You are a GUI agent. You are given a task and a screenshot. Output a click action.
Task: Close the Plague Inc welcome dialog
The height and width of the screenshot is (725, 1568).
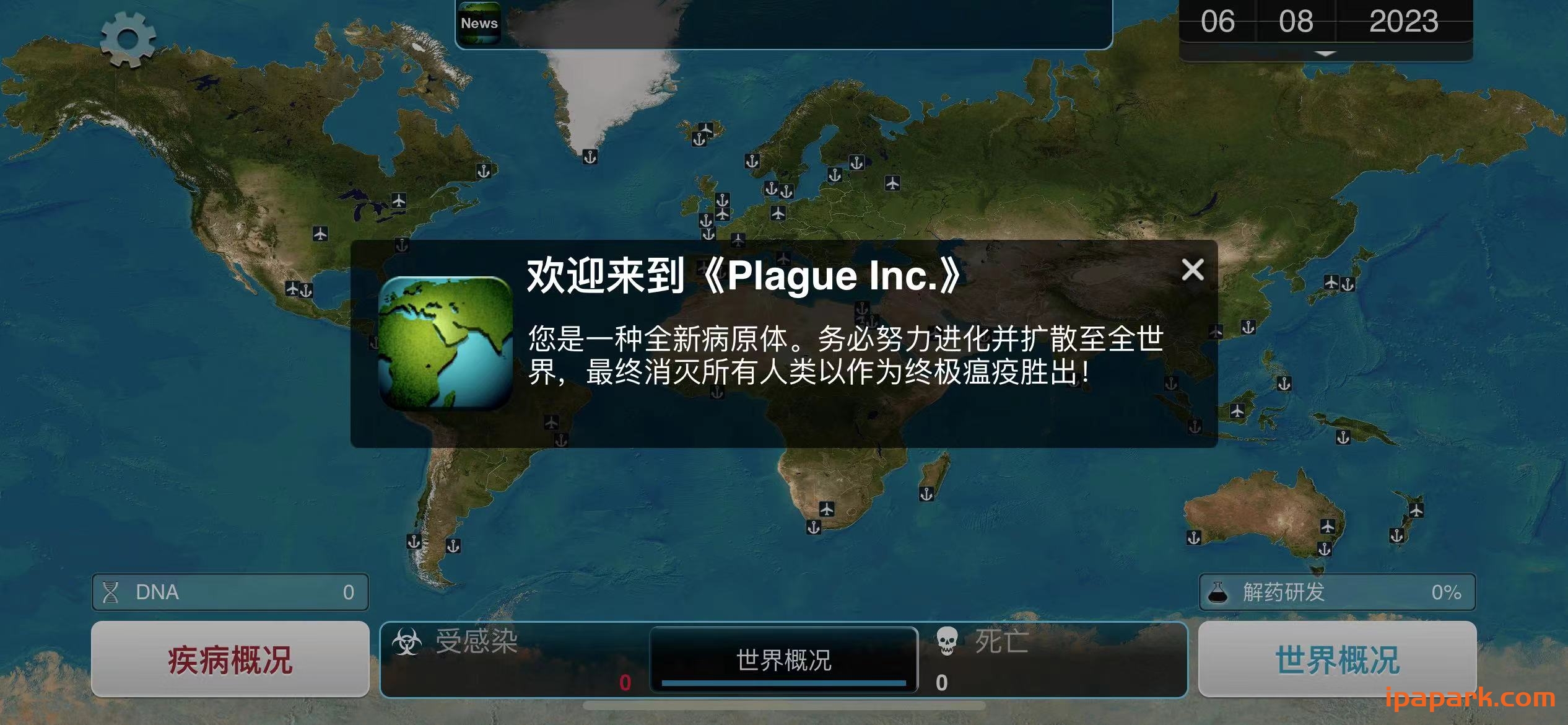click(1192, 270)
